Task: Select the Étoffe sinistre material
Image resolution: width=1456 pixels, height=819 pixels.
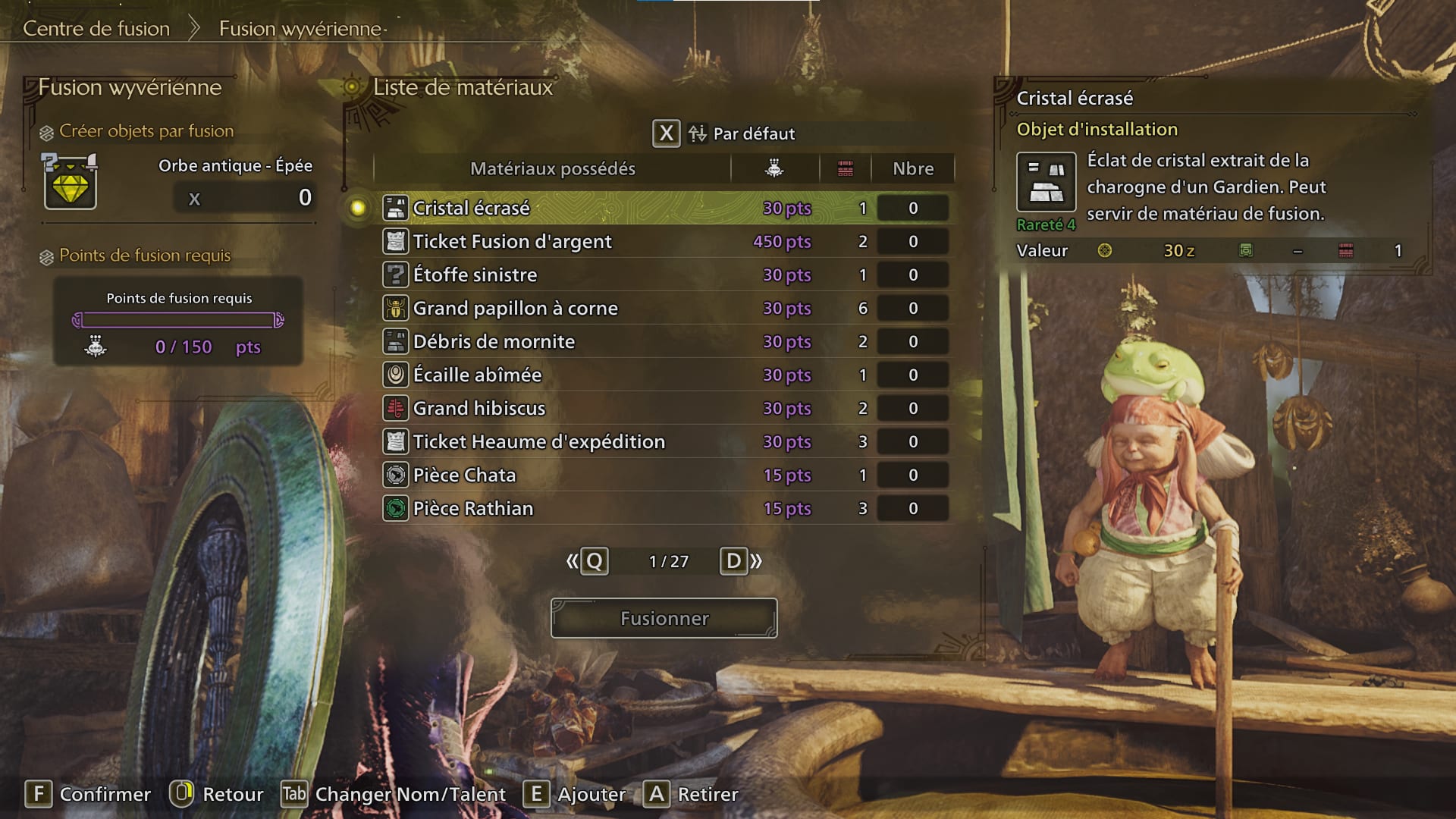Action: pyautogui.click(x=475, y=275)
